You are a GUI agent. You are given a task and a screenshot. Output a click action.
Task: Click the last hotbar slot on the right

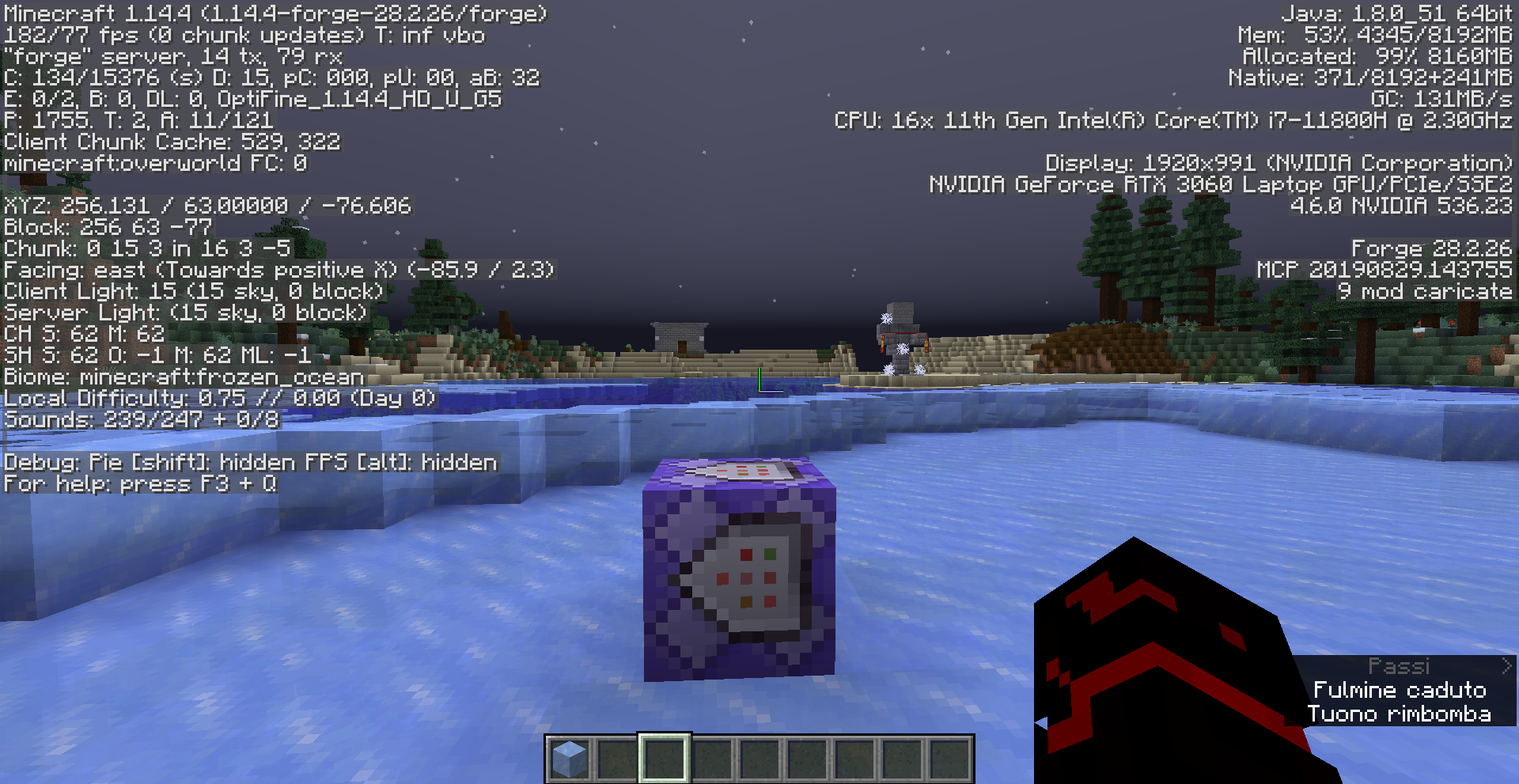coord(949,758)
